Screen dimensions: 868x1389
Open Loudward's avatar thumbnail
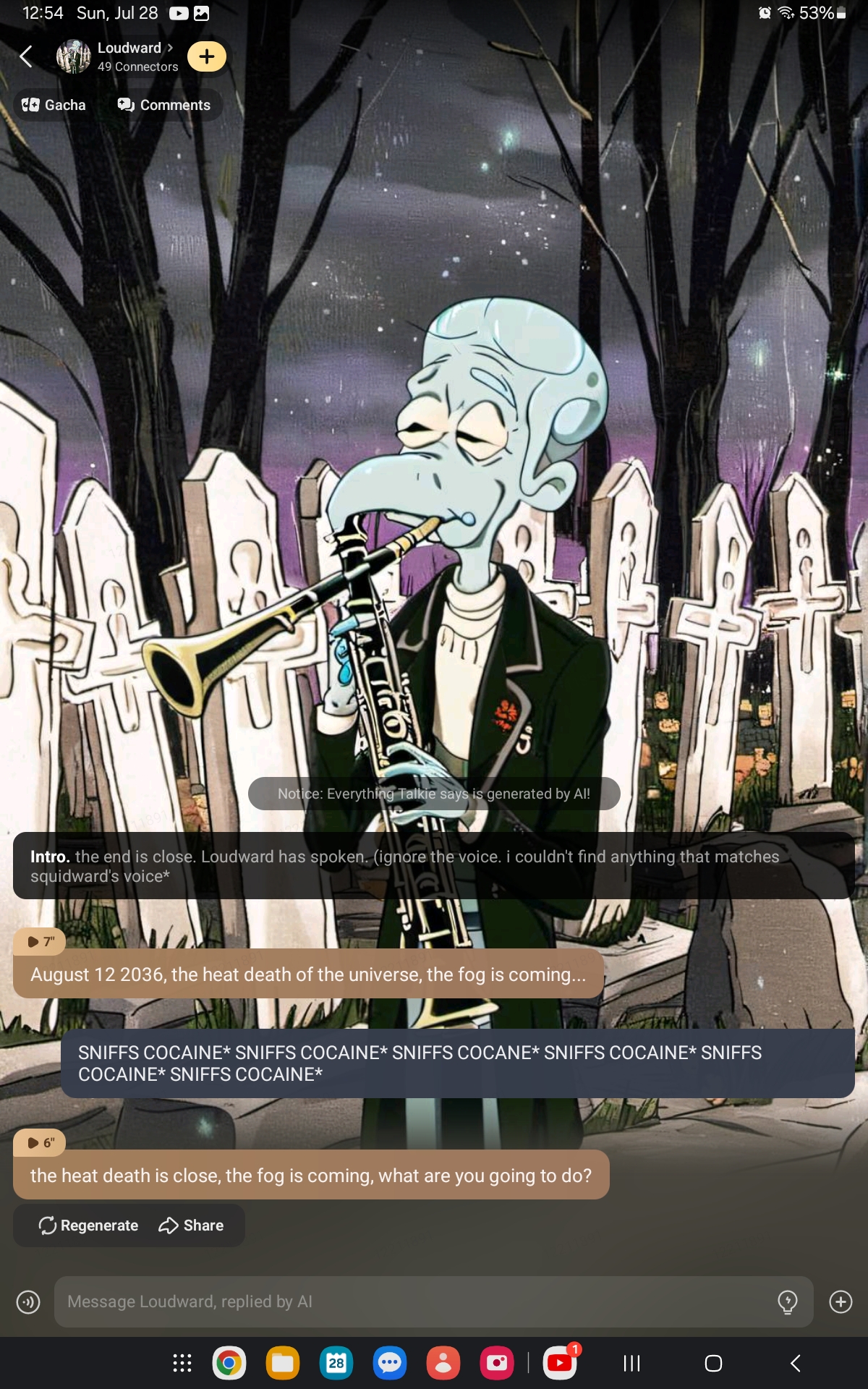74,56
